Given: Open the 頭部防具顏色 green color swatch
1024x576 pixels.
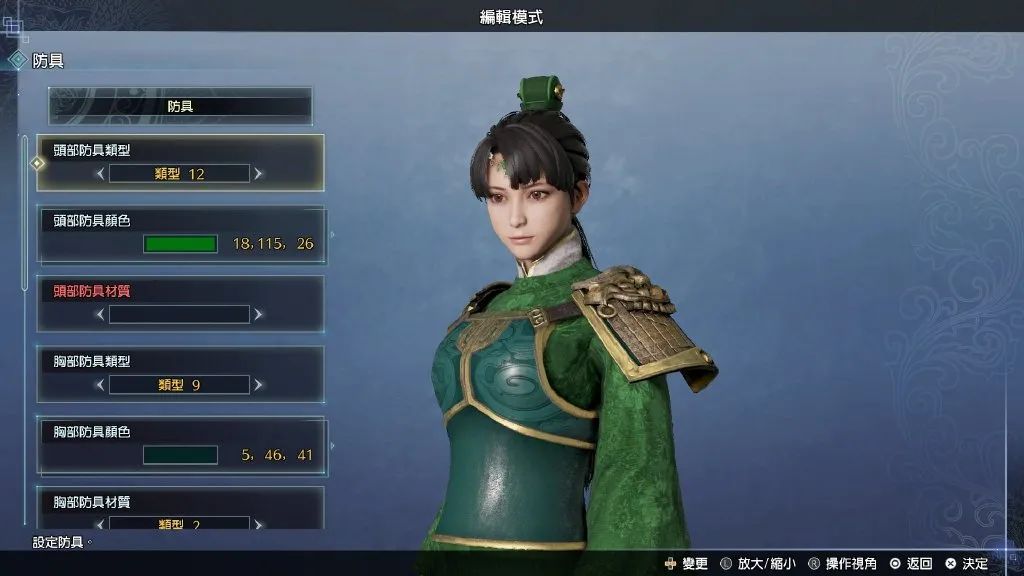Looking at the screenshot, I should [x=180, y=244].
